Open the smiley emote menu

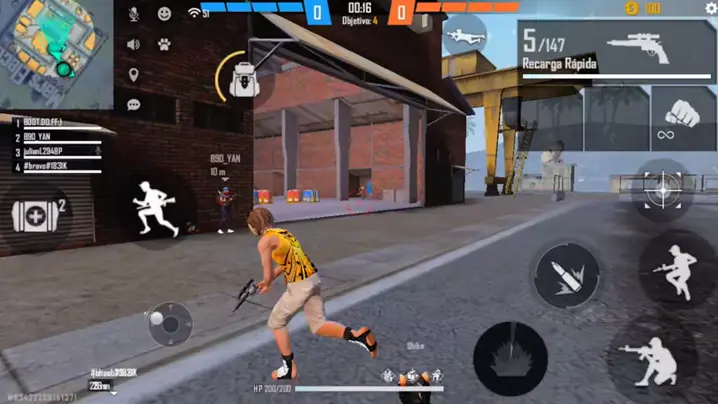pos(164,14)
